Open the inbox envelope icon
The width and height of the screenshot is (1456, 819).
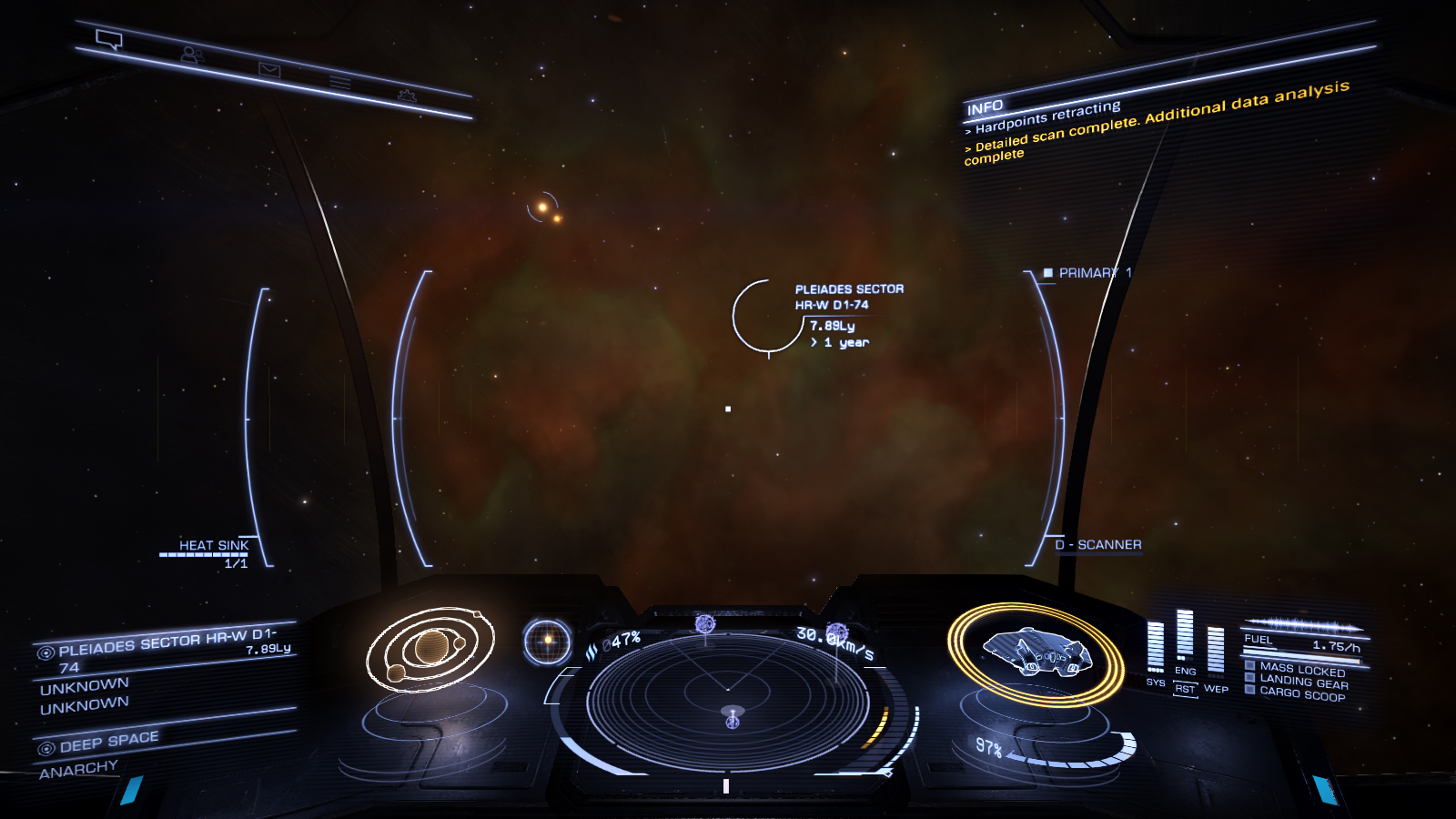269,69
